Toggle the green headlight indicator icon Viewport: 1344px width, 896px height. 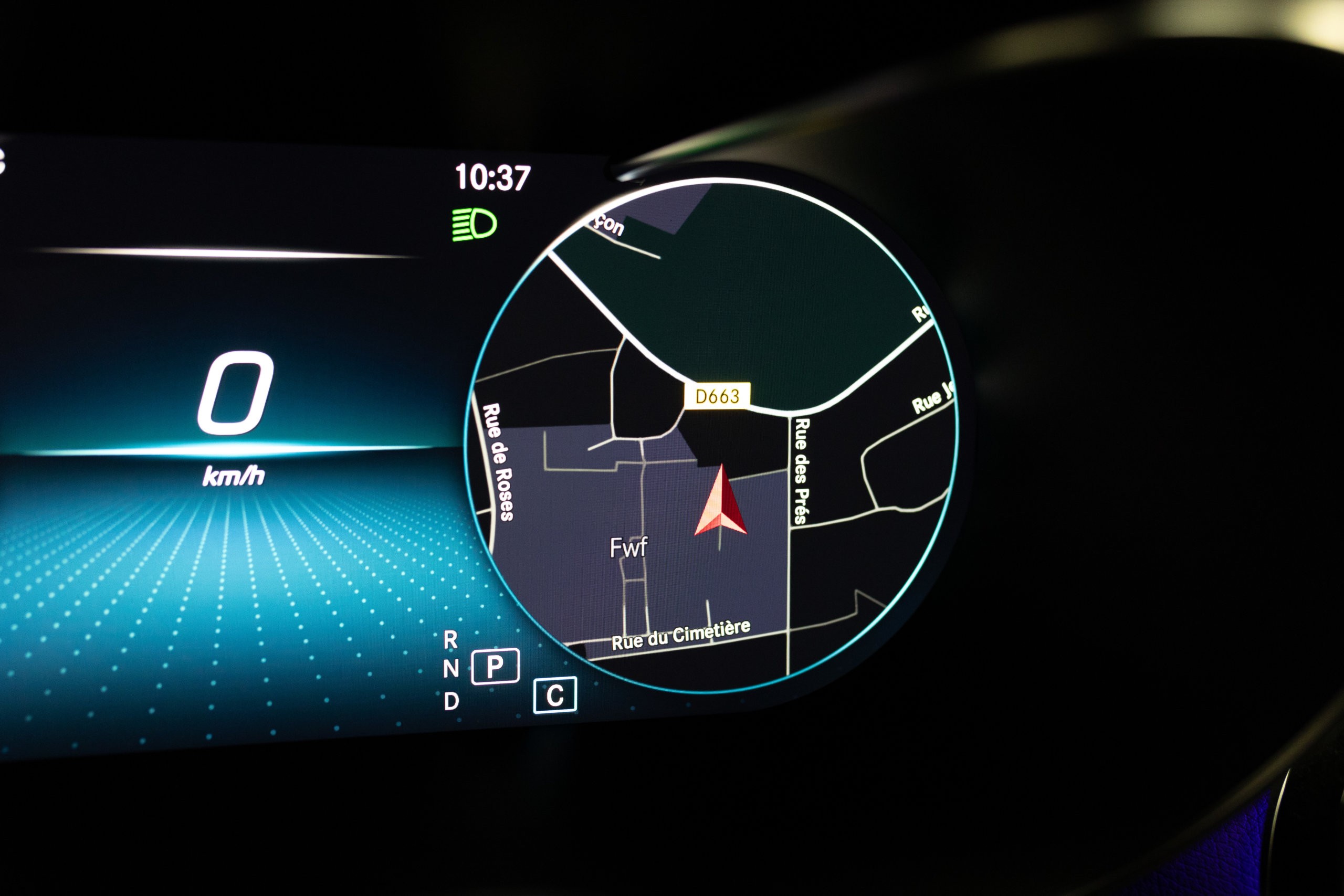[x=474, y=224]
